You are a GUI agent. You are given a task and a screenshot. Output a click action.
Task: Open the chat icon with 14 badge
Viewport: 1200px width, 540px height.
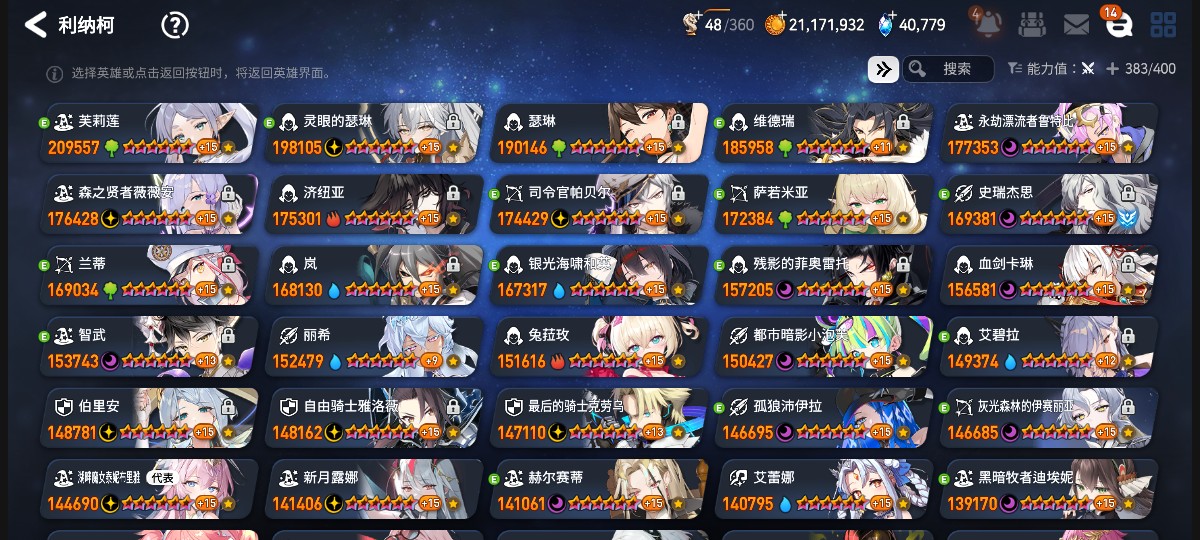click(1118, 25)
